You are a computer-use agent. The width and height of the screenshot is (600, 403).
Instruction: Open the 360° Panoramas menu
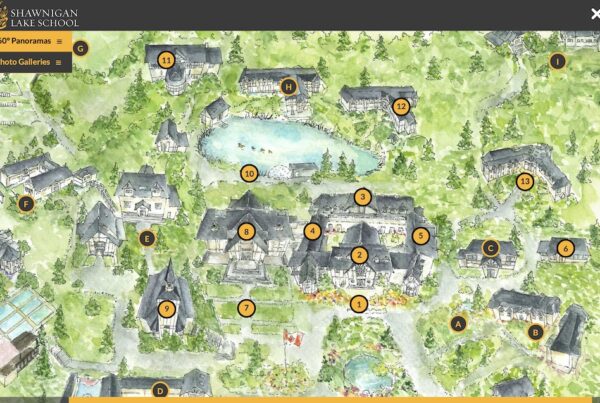tap(30, 41)
